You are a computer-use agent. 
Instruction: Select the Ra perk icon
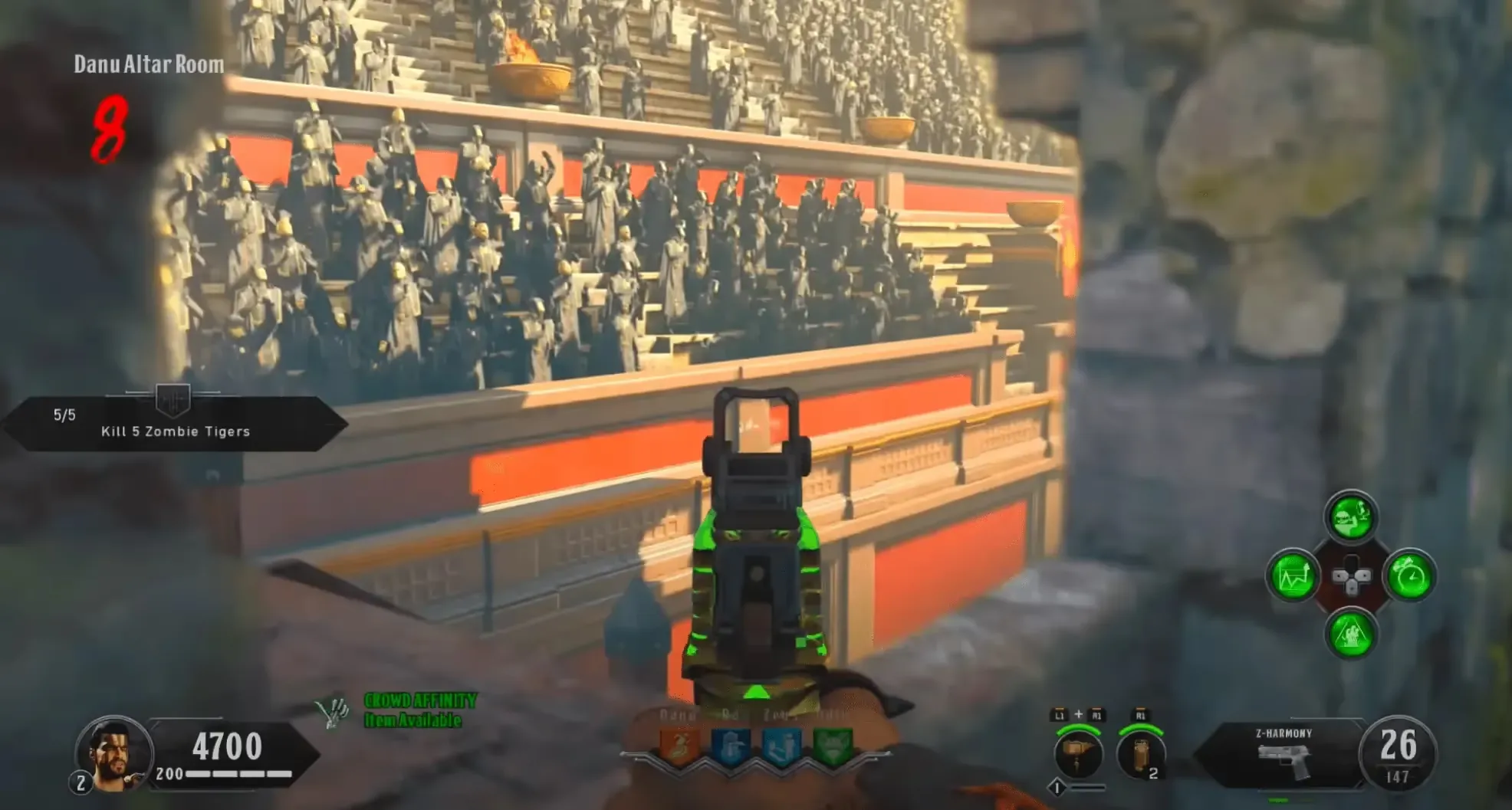coord(731,744)
